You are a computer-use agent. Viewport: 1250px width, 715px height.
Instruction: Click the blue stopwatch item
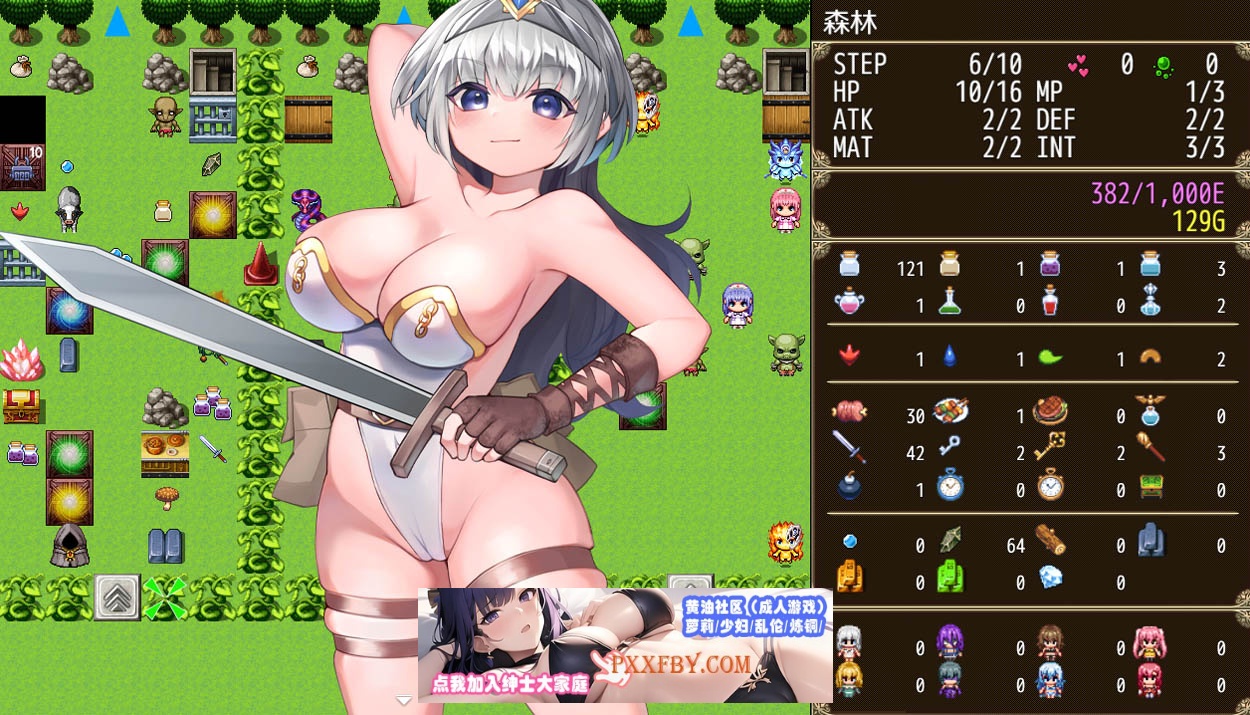coord(949,486)
